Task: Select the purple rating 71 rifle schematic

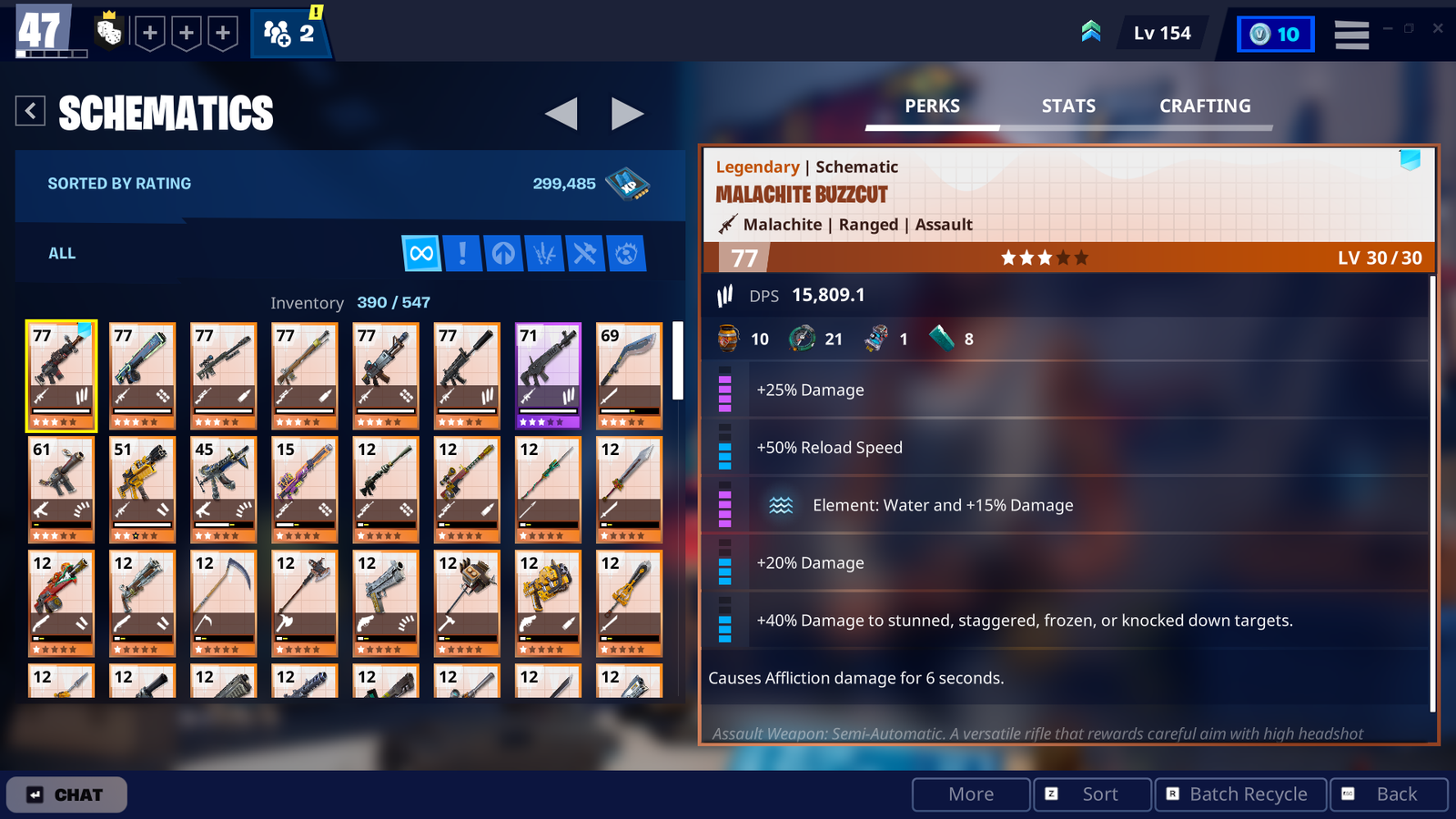Action: [x=548, y=375]
